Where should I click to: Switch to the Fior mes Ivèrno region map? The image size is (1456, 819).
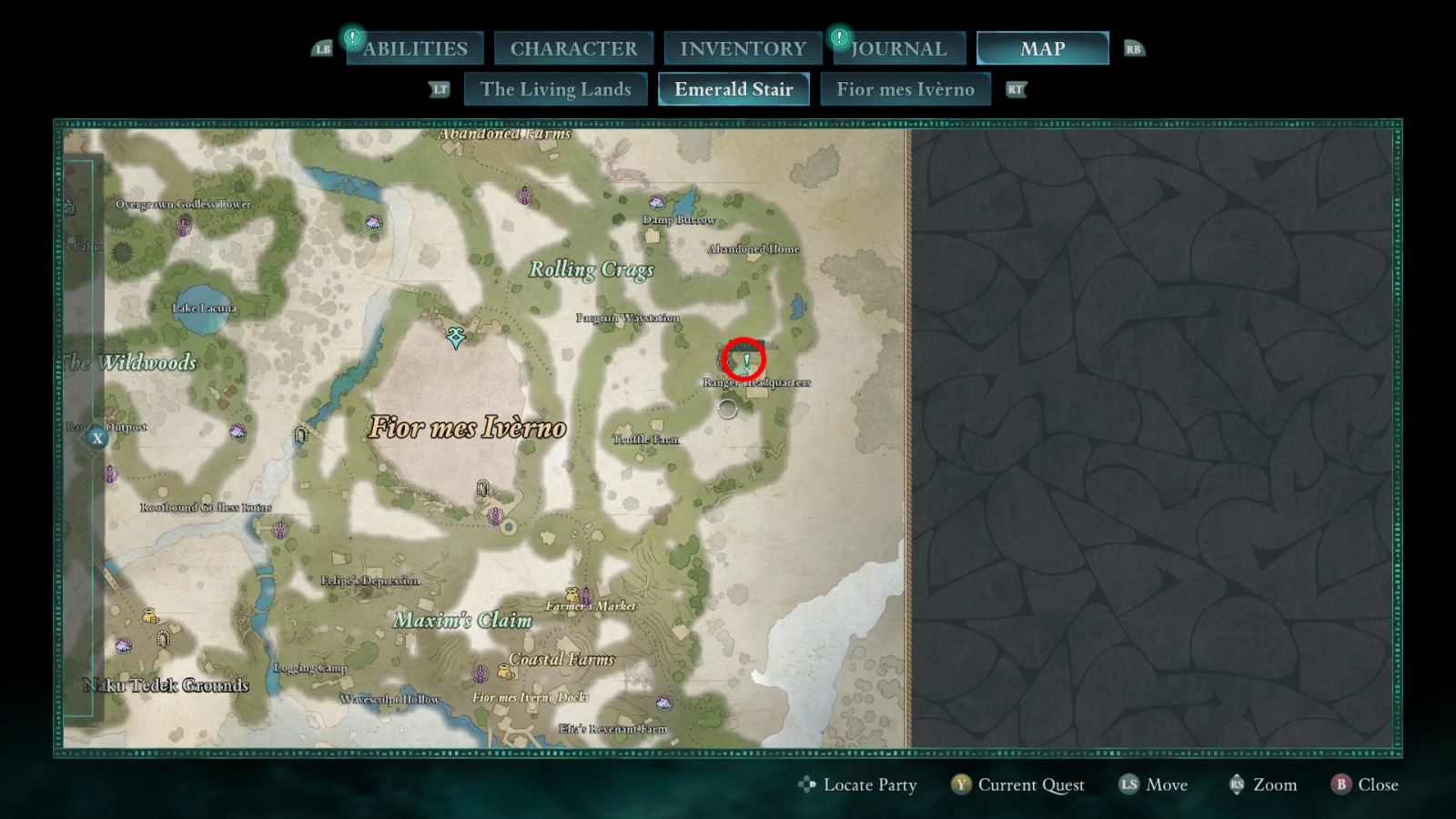pyautogui.click(x=905, y=89)
